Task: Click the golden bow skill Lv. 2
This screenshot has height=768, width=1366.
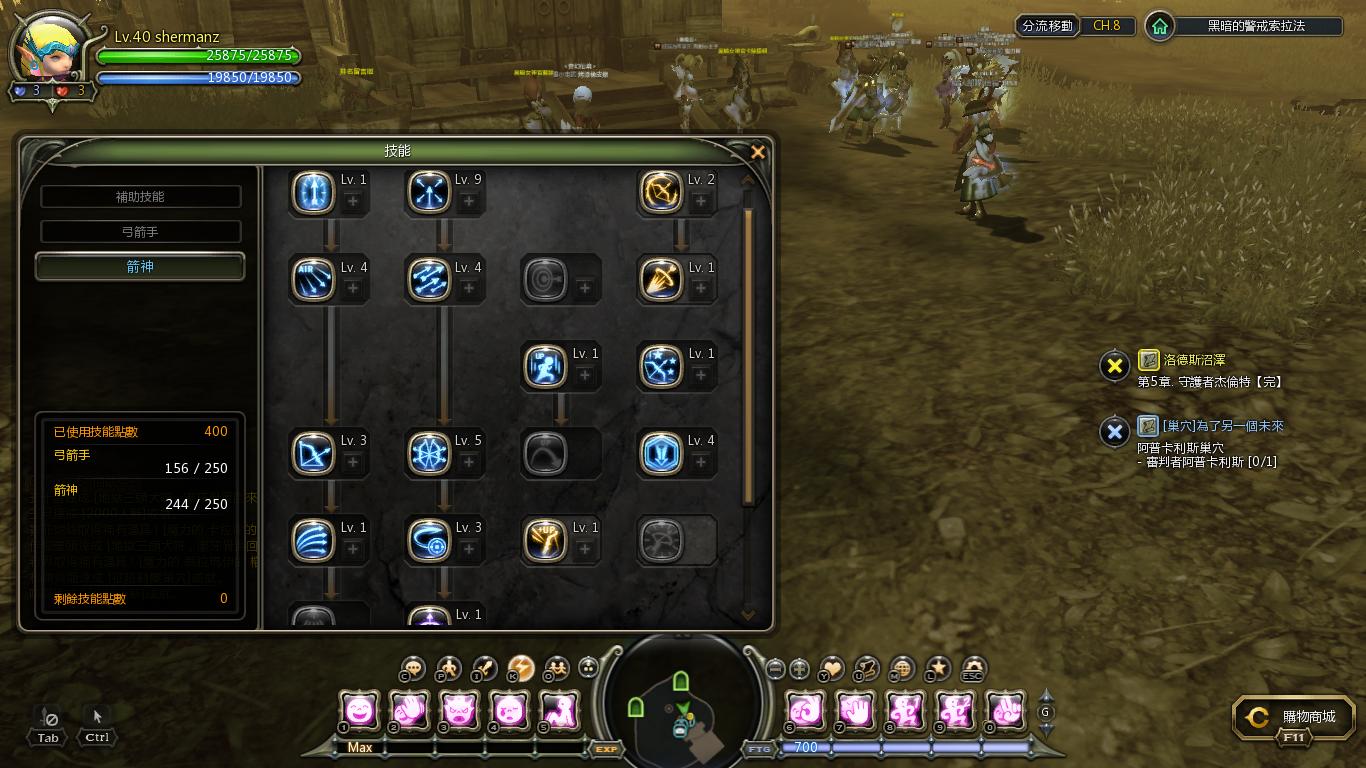Action: pos(662,192)
